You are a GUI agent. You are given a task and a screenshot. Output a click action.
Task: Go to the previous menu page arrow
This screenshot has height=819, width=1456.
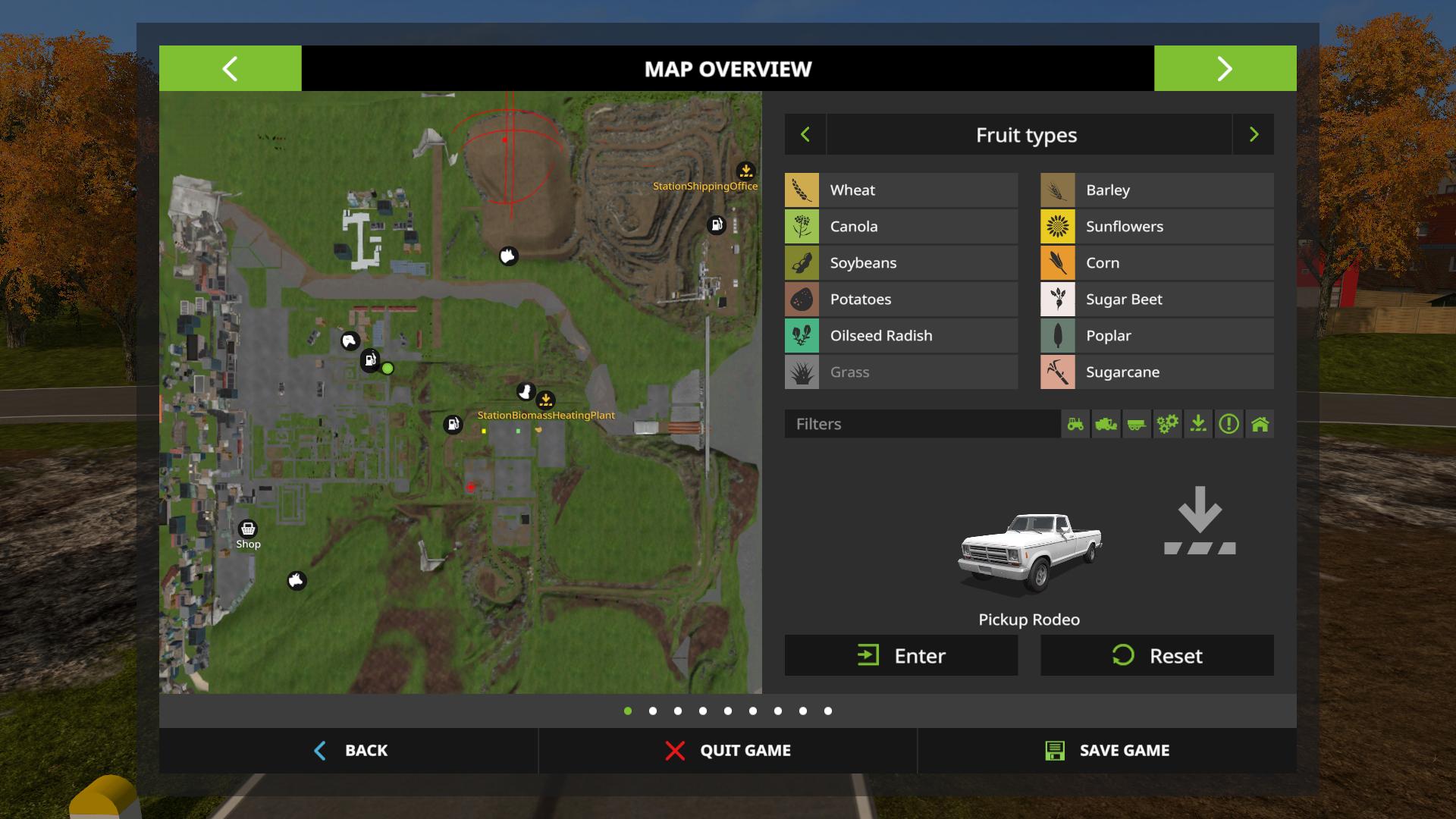(230, 68)
